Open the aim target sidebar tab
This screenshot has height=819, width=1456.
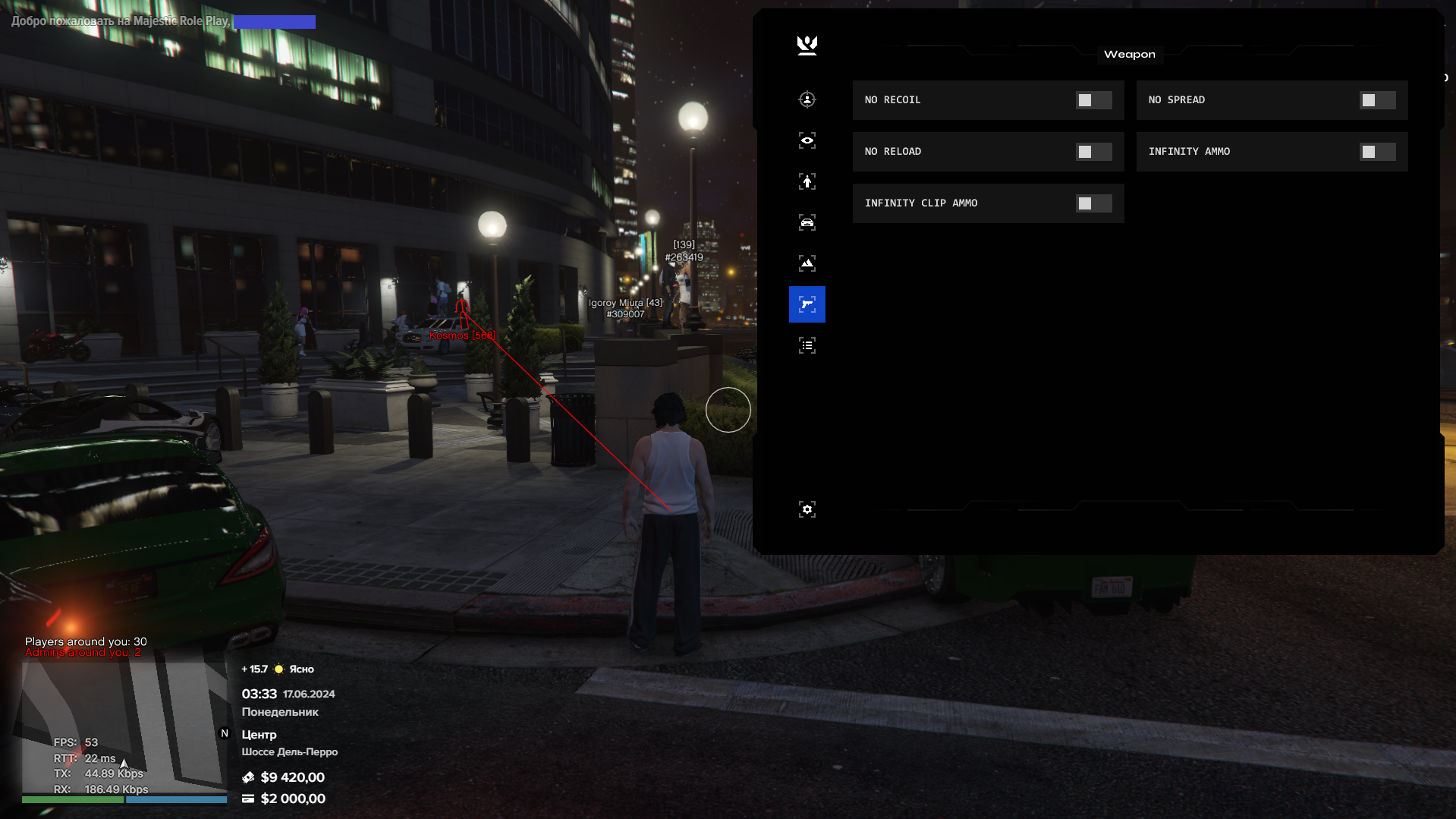click(807, 99)
